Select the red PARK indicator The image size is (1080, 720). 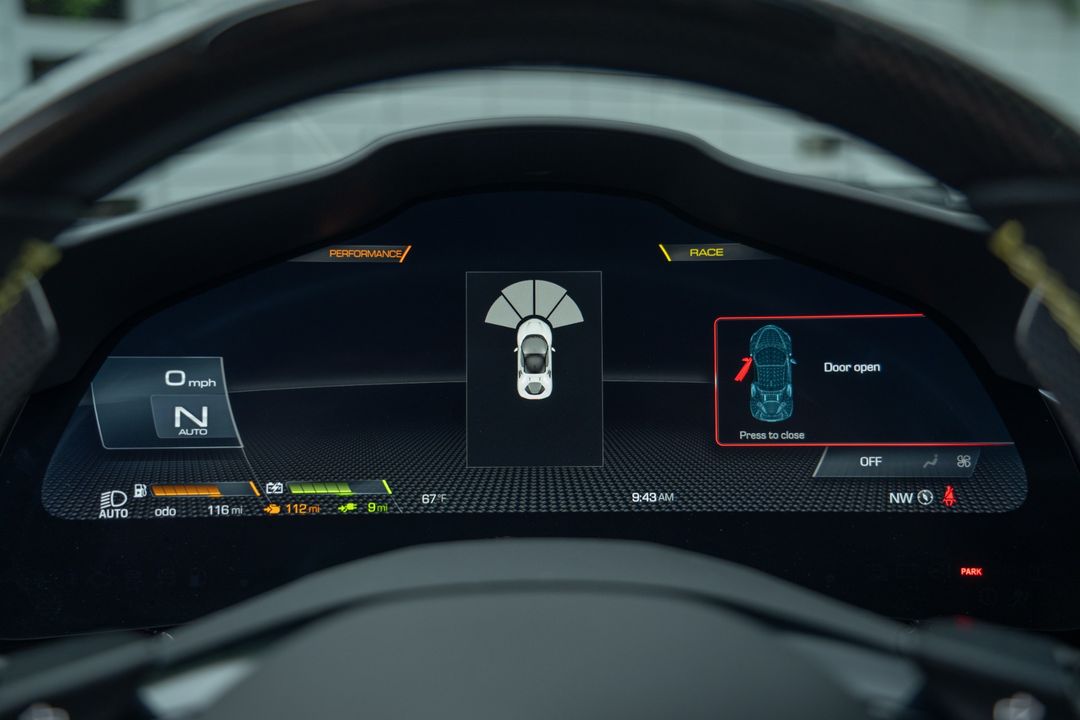click(971, 572)
